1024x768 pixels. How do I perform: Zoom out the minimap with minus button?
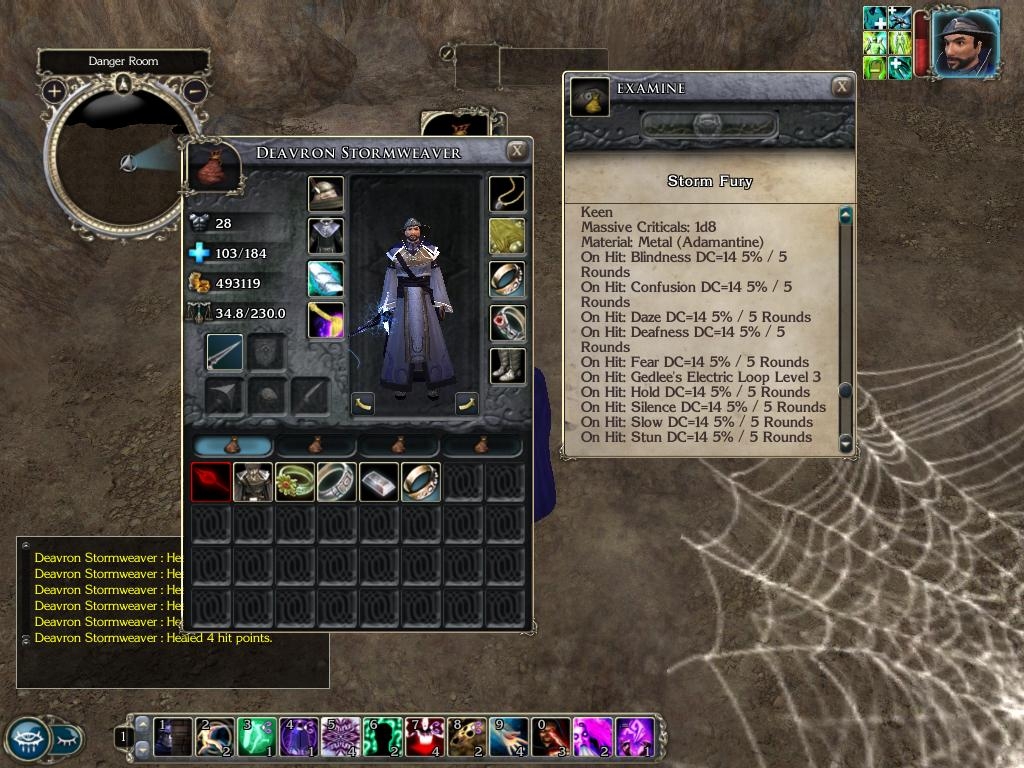[x=195, y=91]
